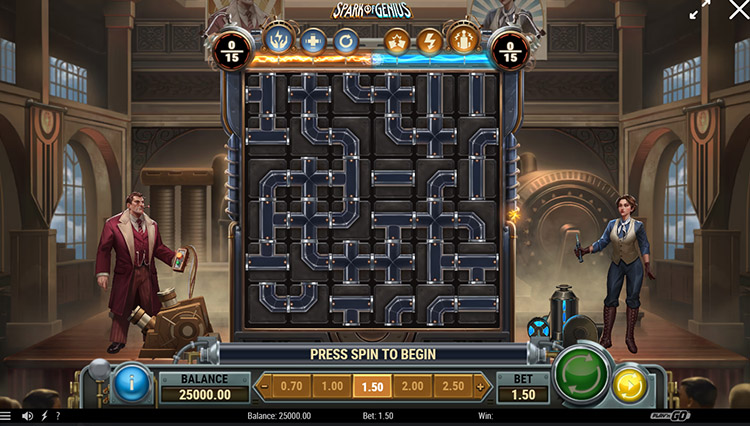Image resolution: width=750 pixels, height=426 pixels.
Task: Choose the 1.00 bet amount
Action: 331,385
